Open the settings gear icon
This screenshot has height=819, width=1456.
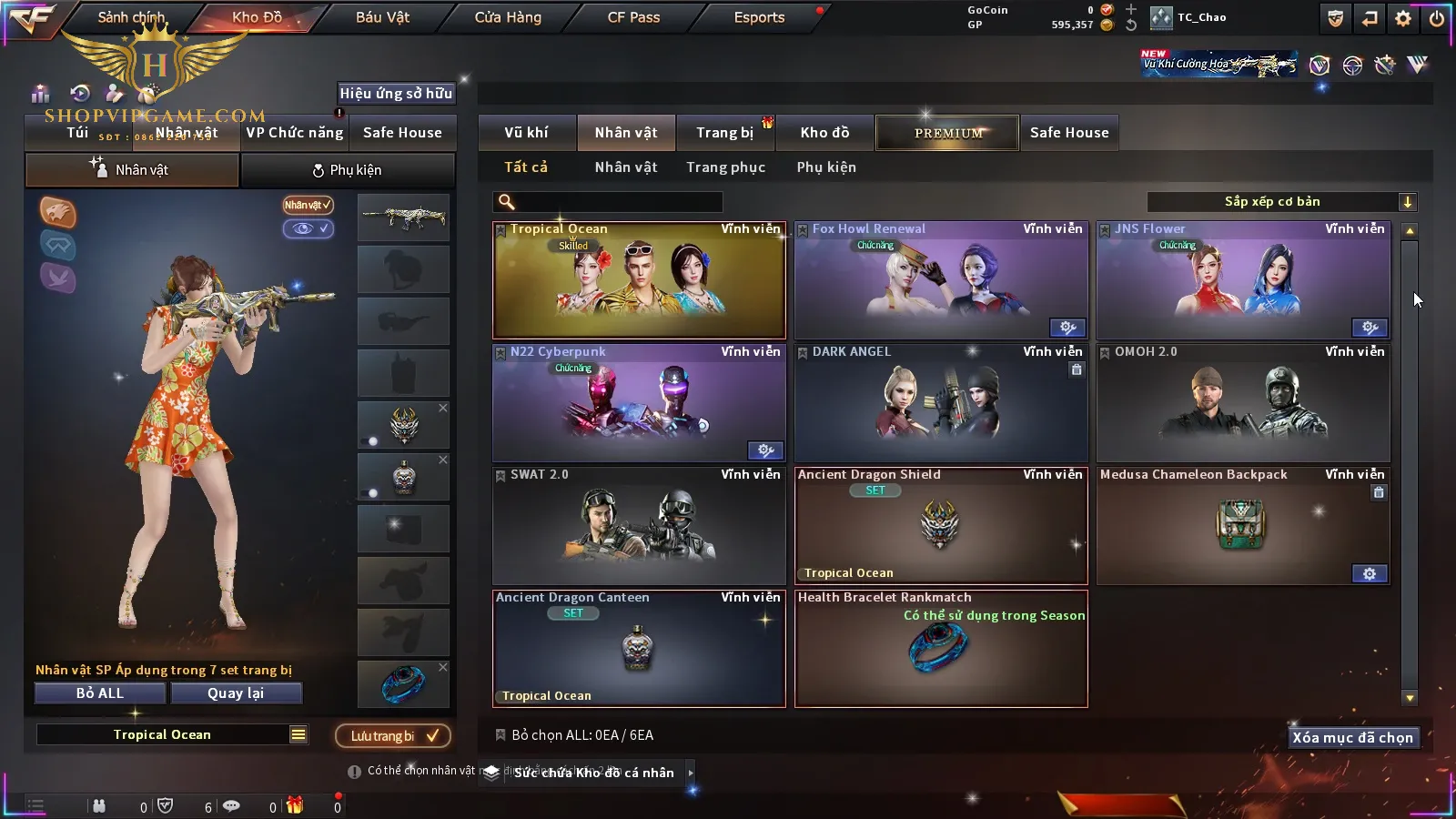[x=1403, y=18]
